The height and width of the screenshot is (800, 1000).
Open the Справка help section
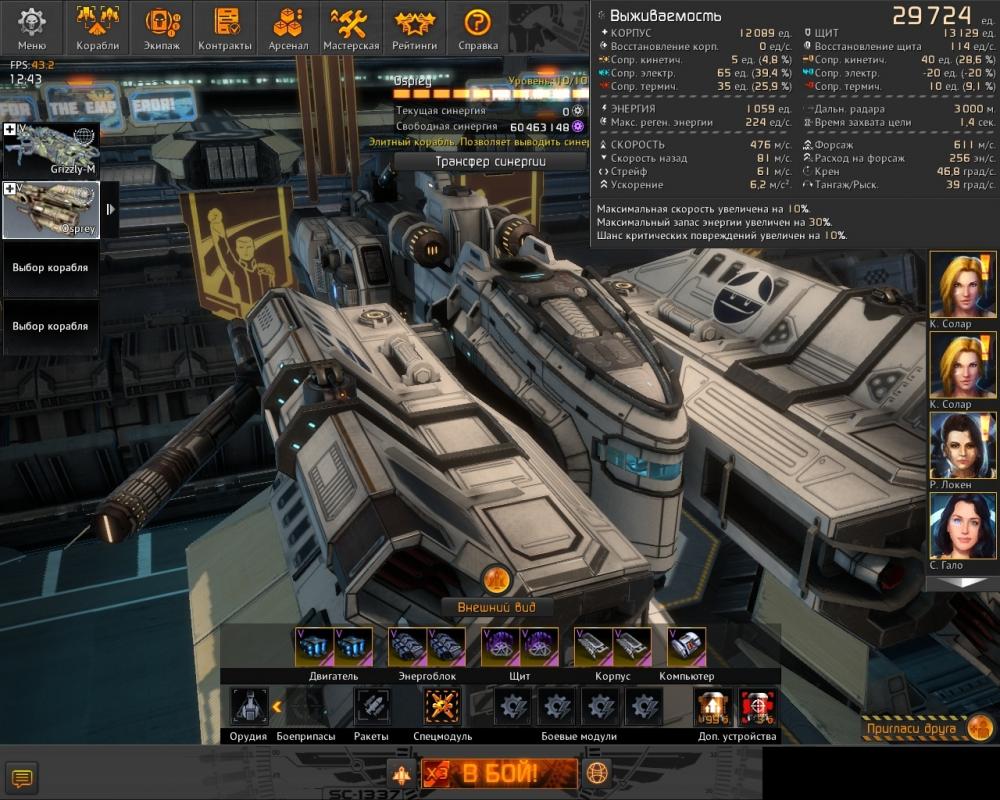click(478, 28)
